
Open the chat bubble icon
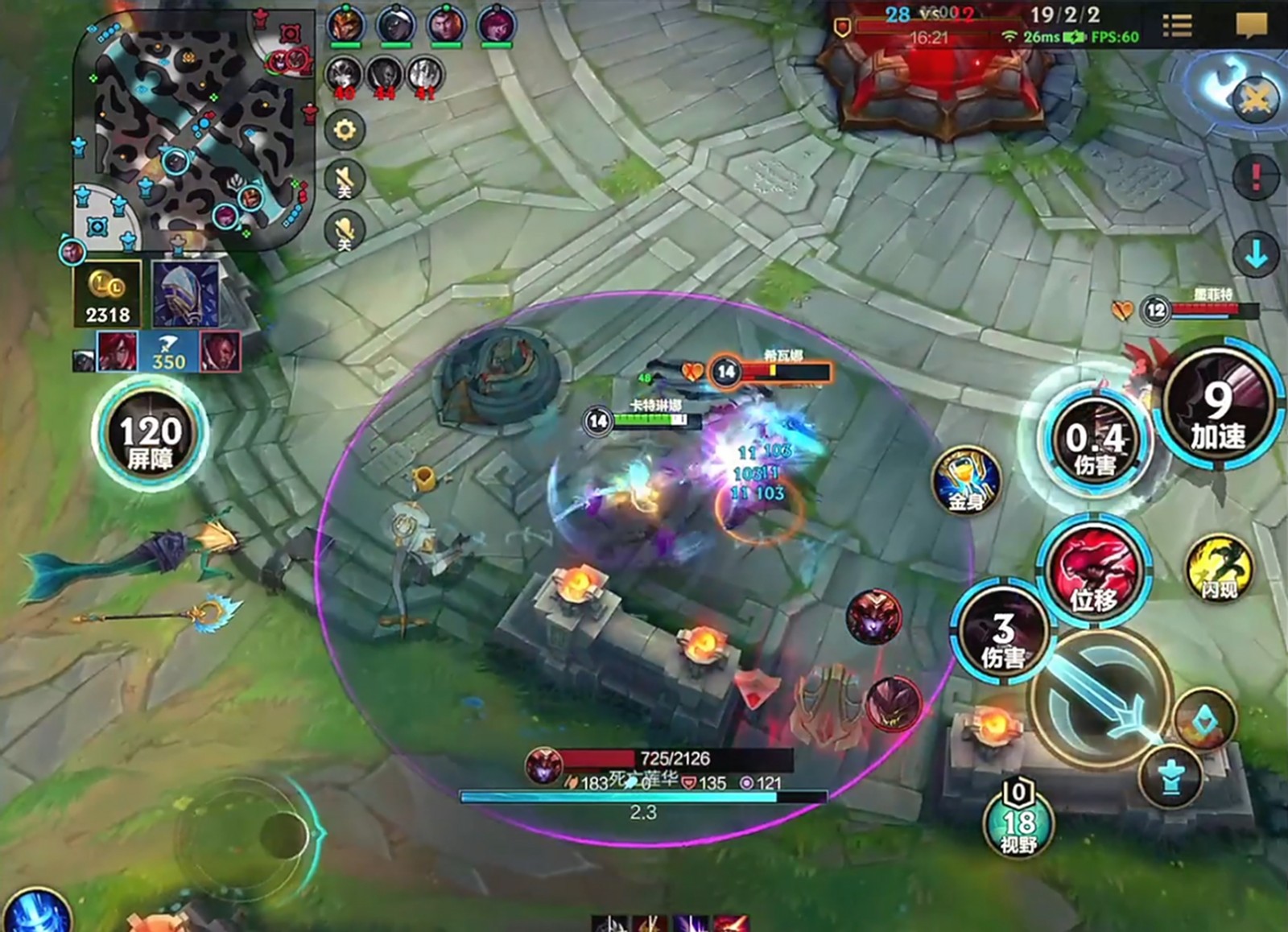(1251, 26)
